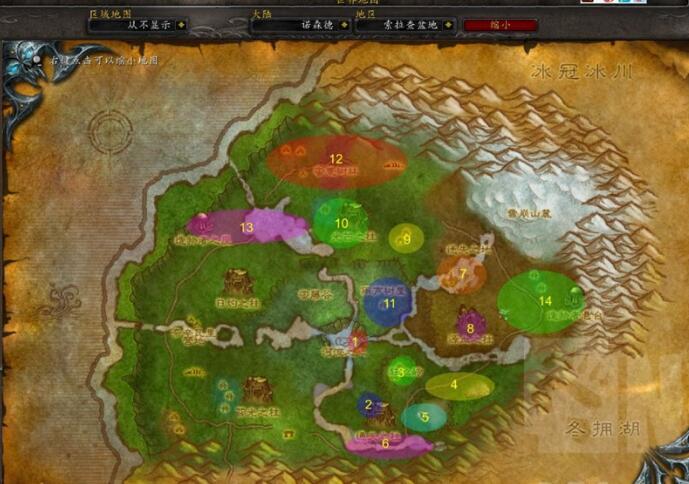Choose the yellow-green map marker 4
The height and width of the screenshot is (484, 689).
click(x=458, y=384)
